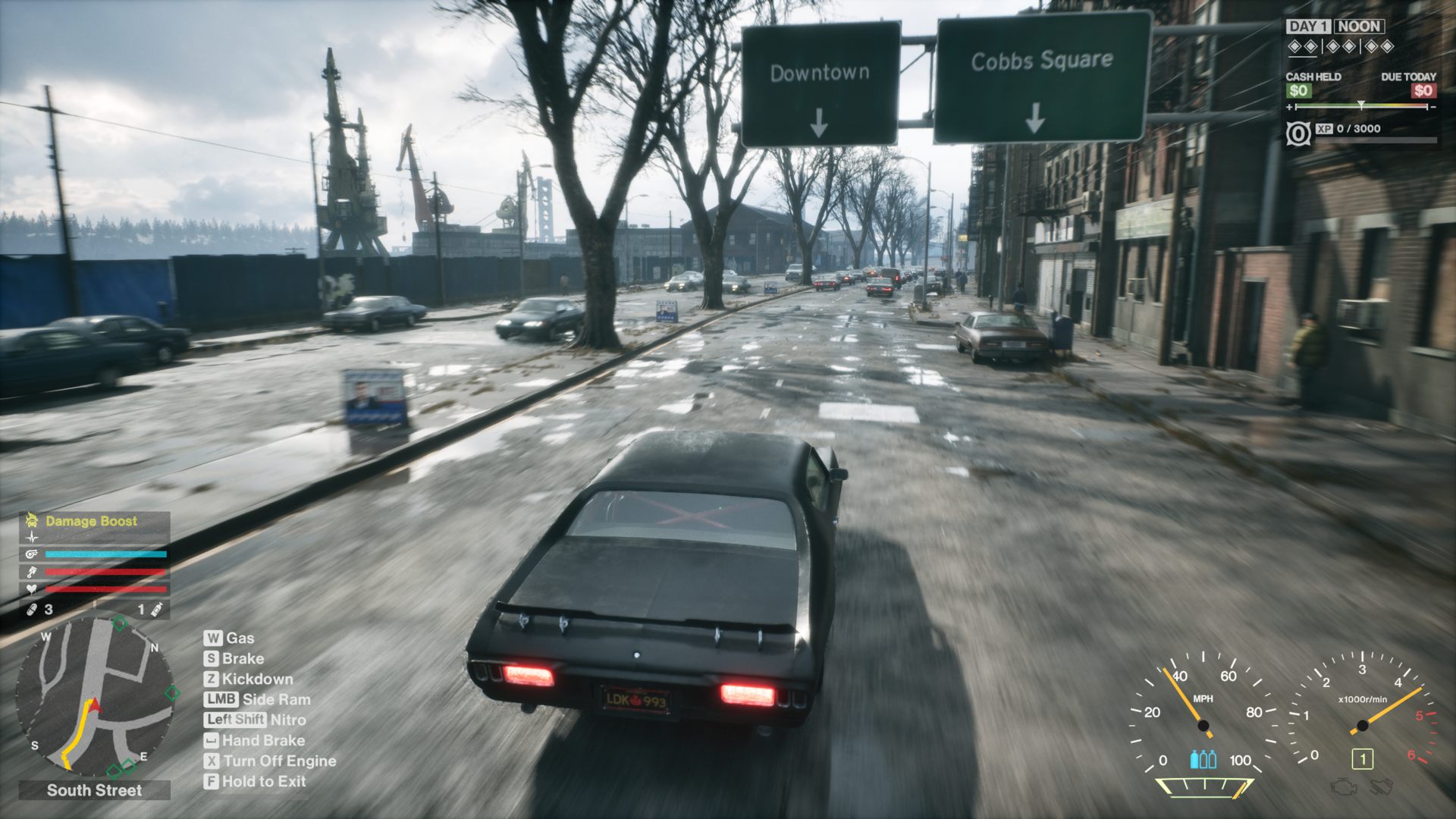Click the South Street location label
Image resolution: width=1456 pixels, height=819 pixels.
point(94,790)
